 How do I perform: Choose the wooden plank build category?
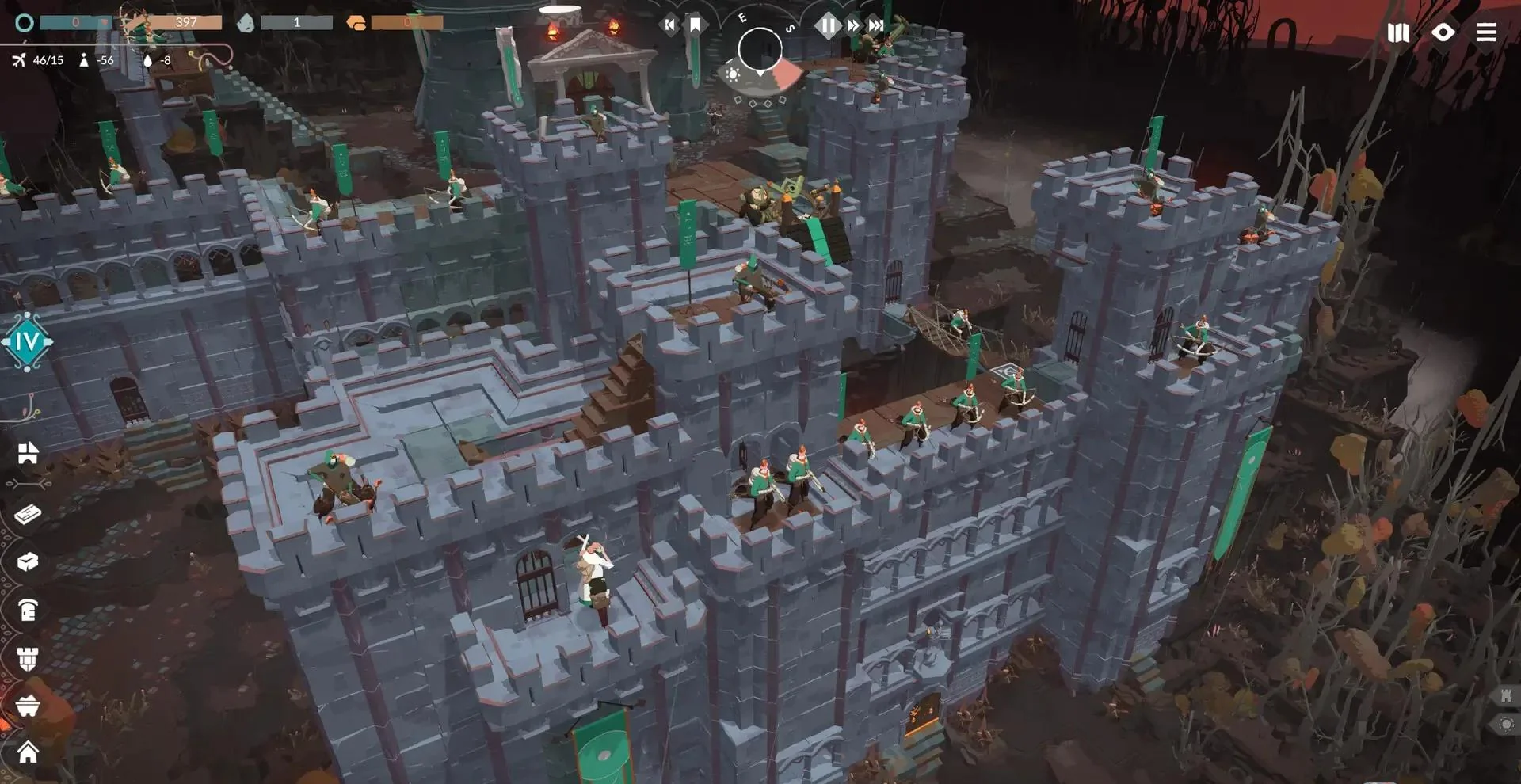(x=28, y=515)
